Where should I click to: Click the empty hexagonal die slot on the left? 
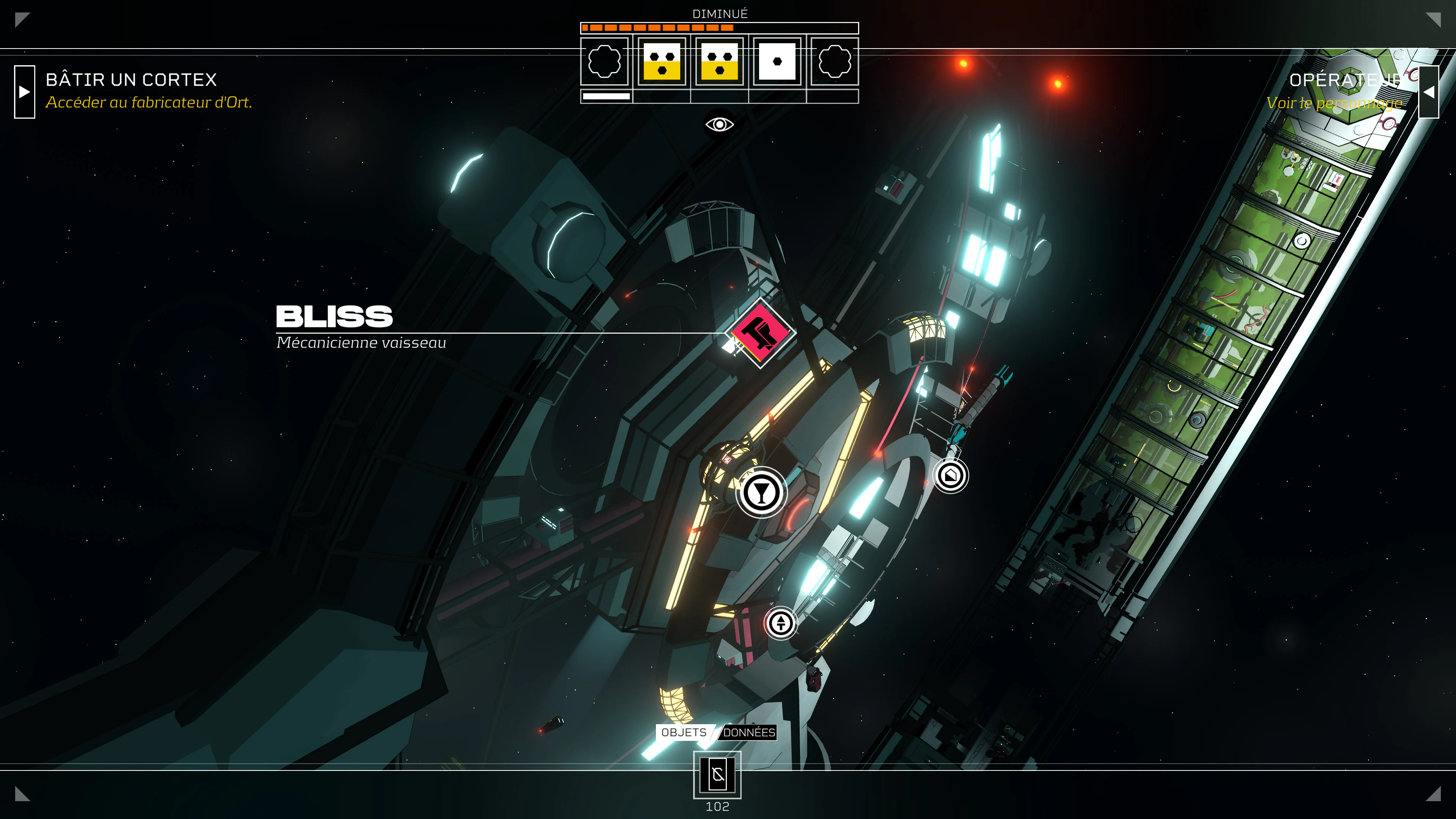[x=605, y=61]
